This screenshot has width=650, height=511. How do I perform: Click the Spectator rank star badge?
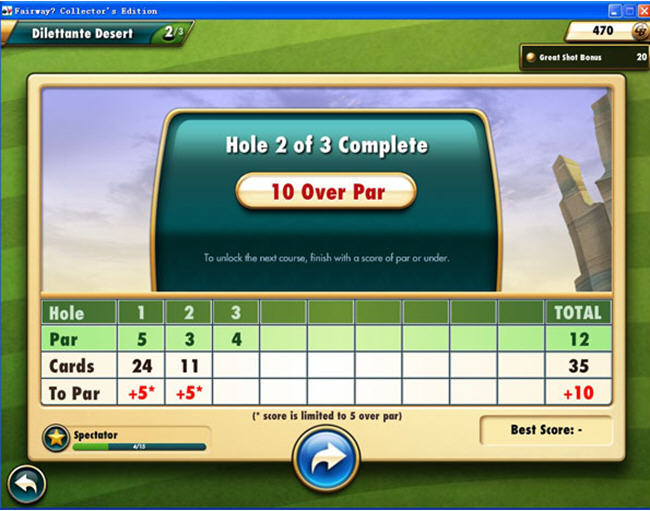[x=57, y=439]
